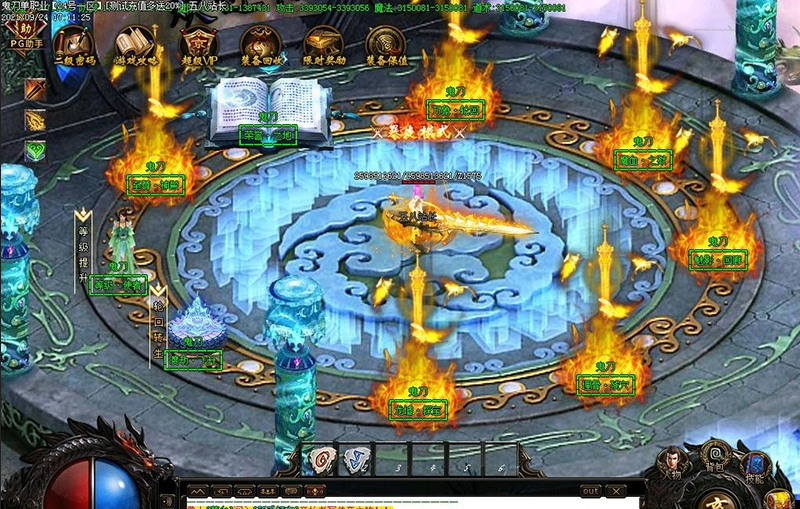Open the 装备回收 equipment recycling menu

(261, 47)
